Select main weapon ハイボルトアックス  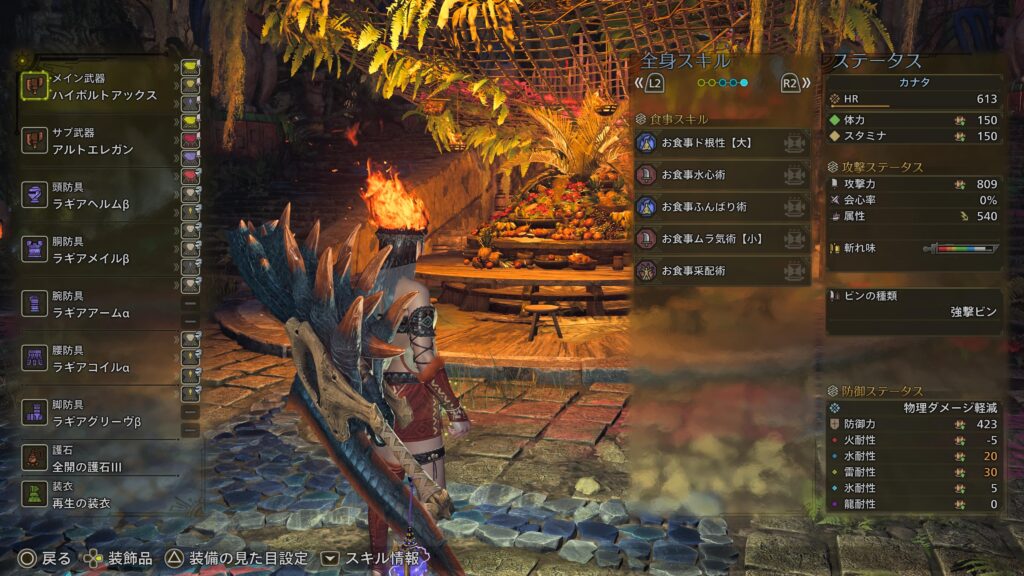pos(98,87)
